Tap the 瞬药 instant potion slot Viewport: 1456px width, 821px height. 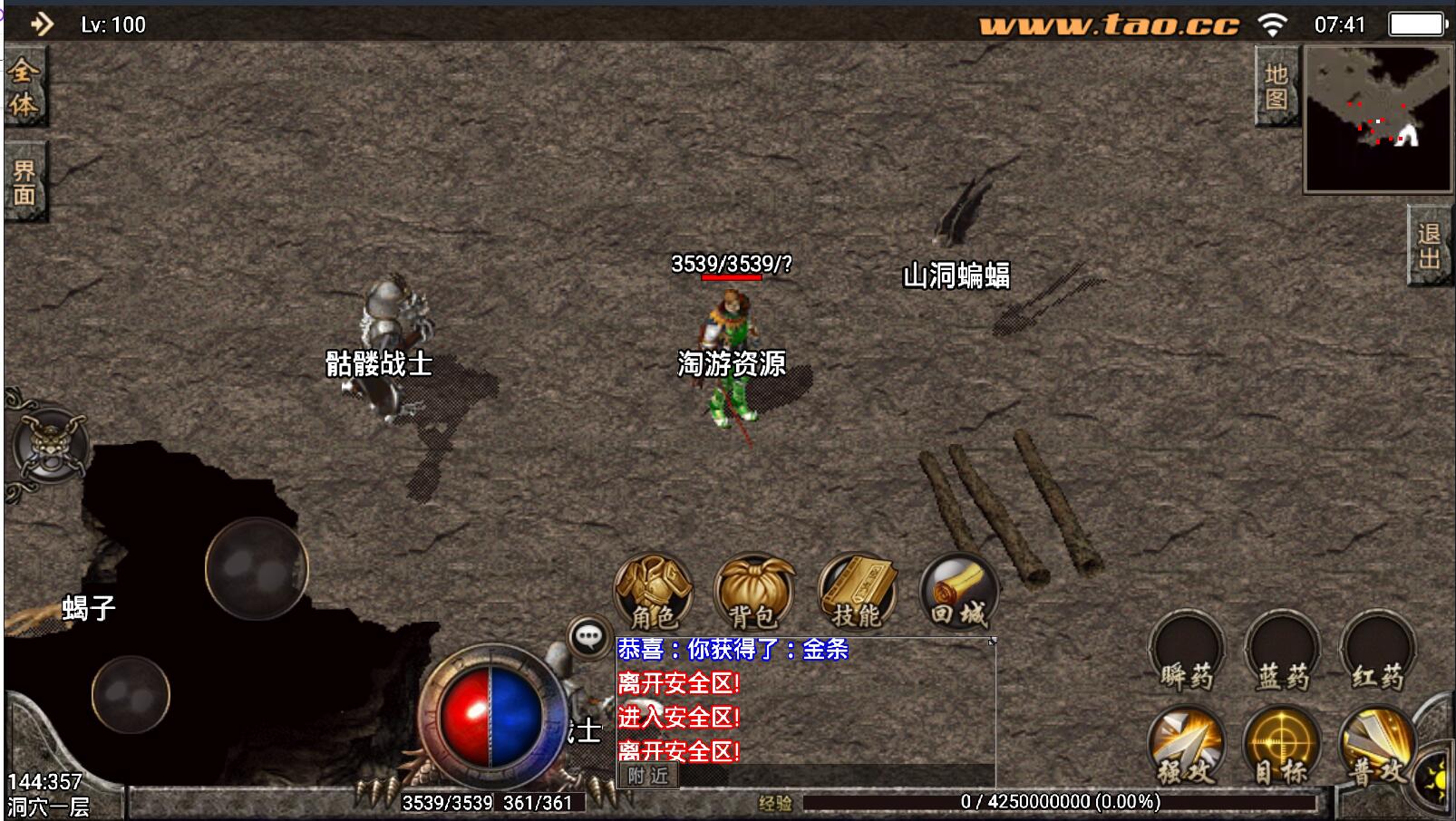[x=1187, y=652]
